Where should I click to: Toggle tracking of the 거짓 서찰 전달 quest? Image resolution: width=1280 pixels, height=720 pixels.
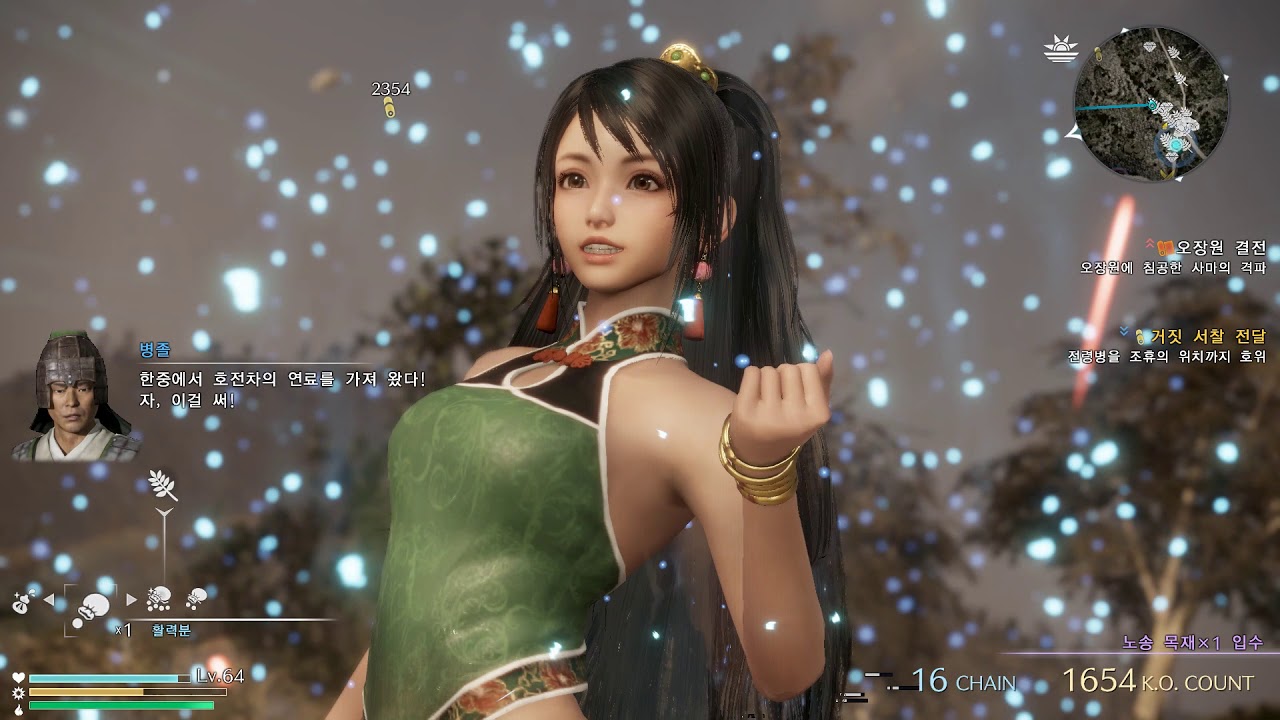(1124, 331)
